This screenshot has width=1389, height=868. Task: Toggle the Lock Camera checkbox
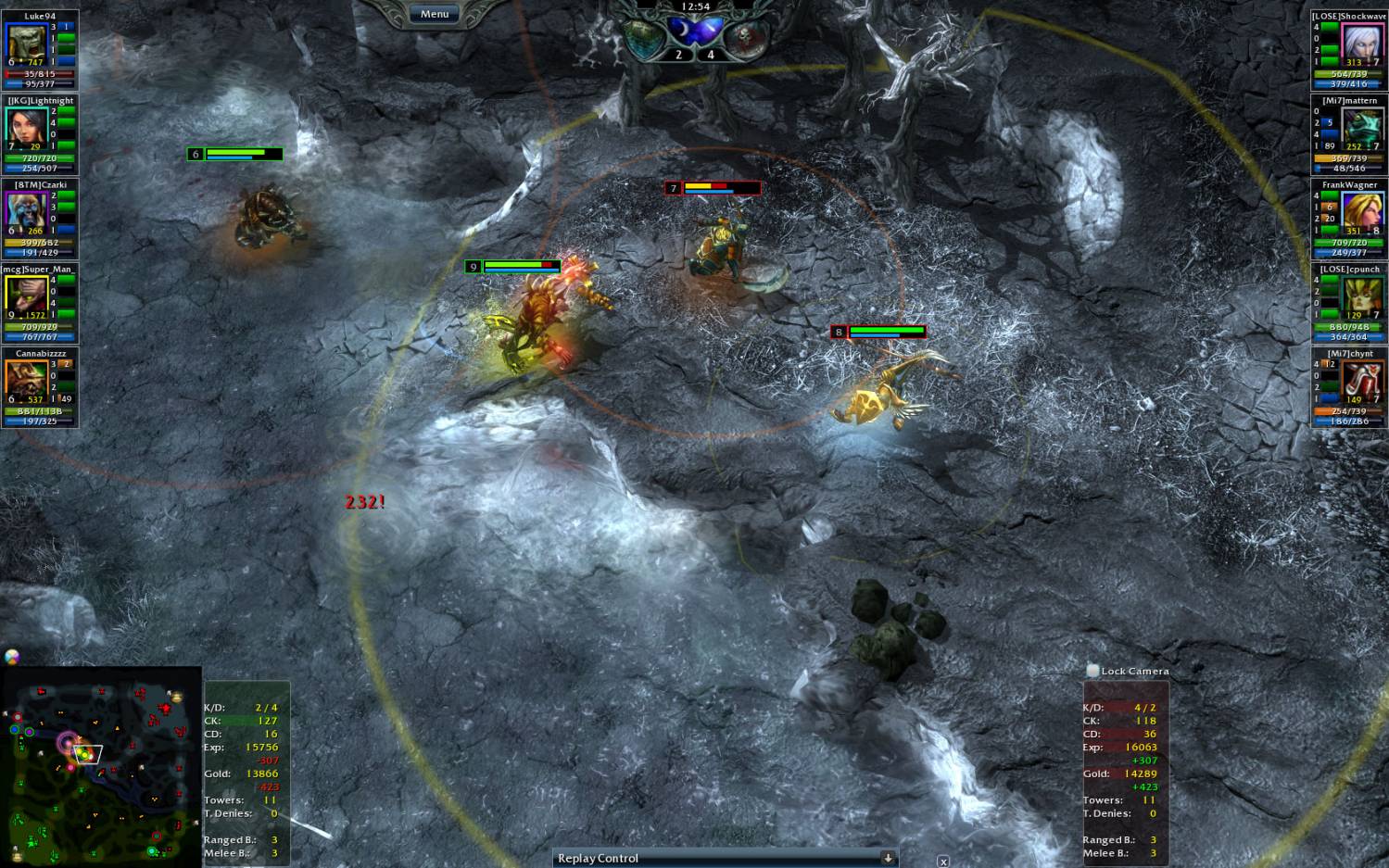(1092, 671)
